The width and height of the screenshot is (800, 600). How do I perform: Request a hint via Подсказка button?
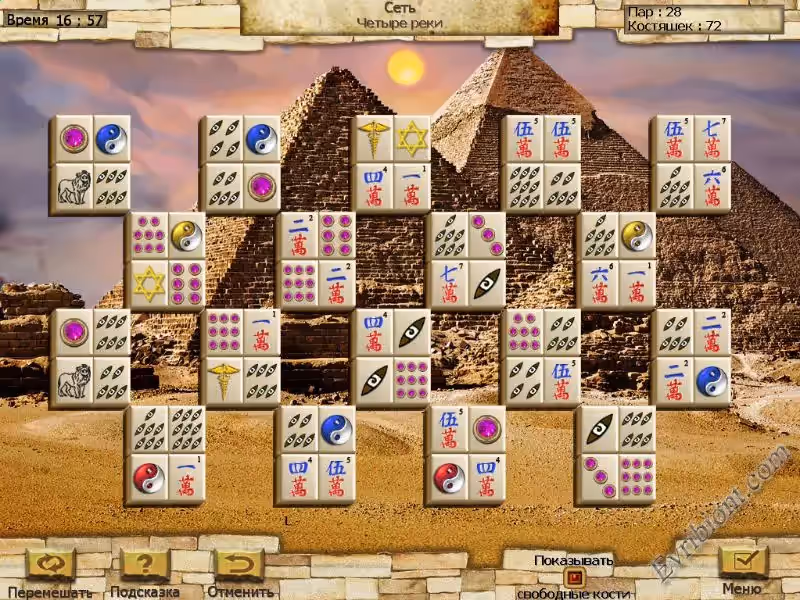click(x=144, y=564)
